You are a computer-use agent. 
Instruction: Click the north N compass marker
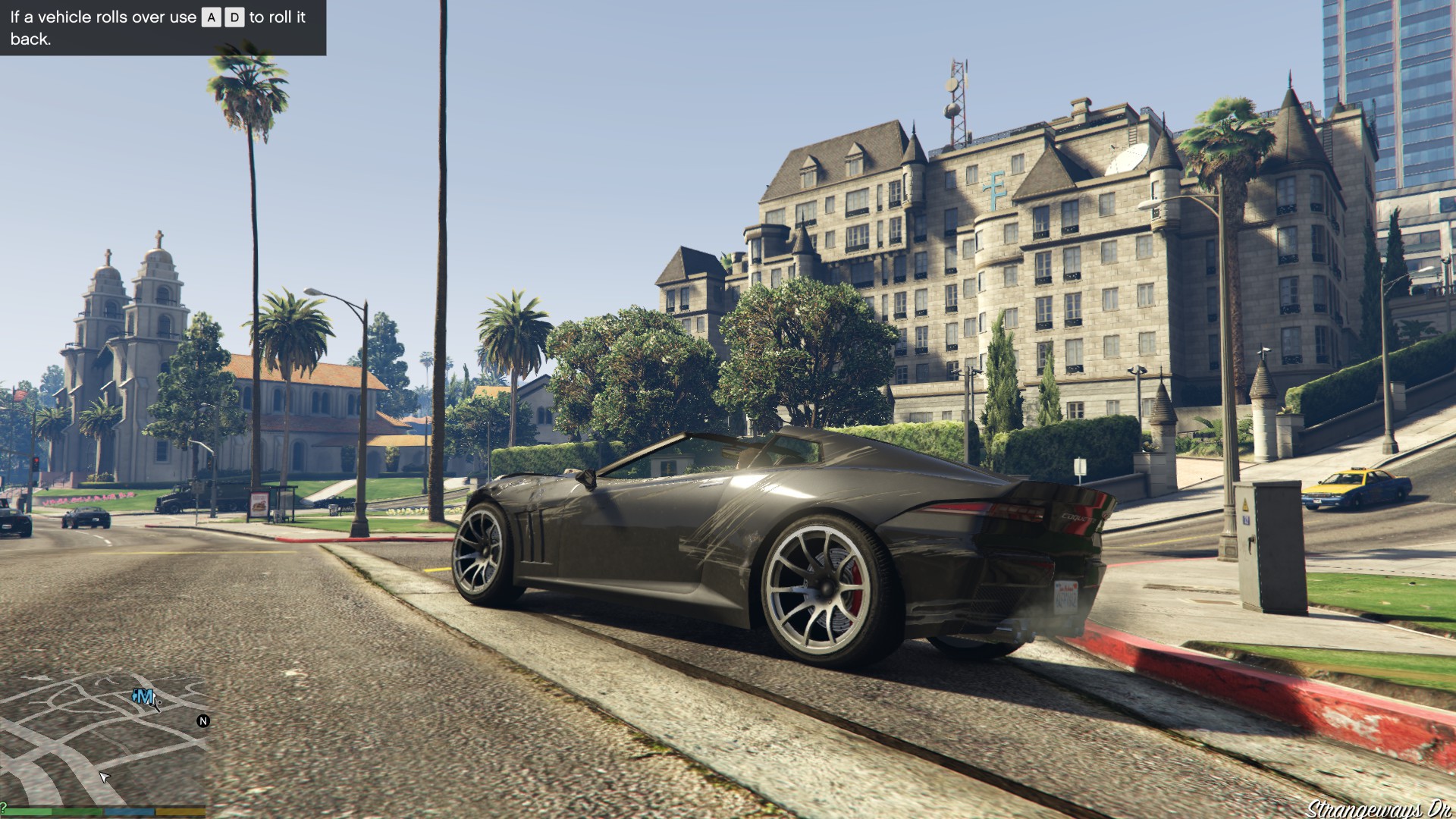click(203, 721)
